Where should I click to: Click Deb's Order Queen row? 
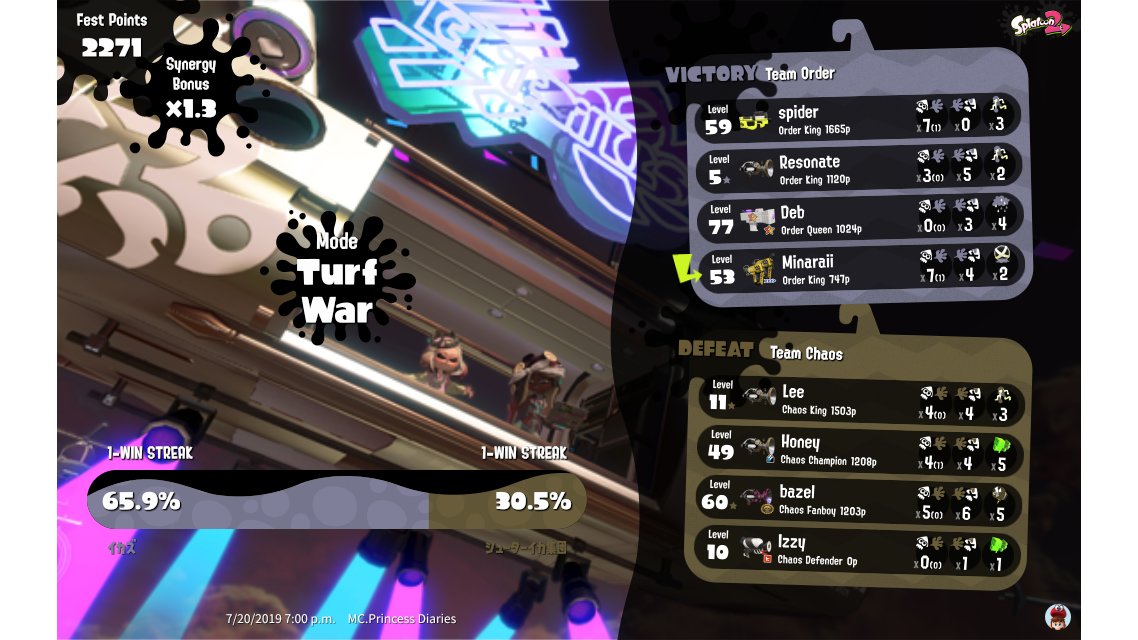(x=860, y=218)
